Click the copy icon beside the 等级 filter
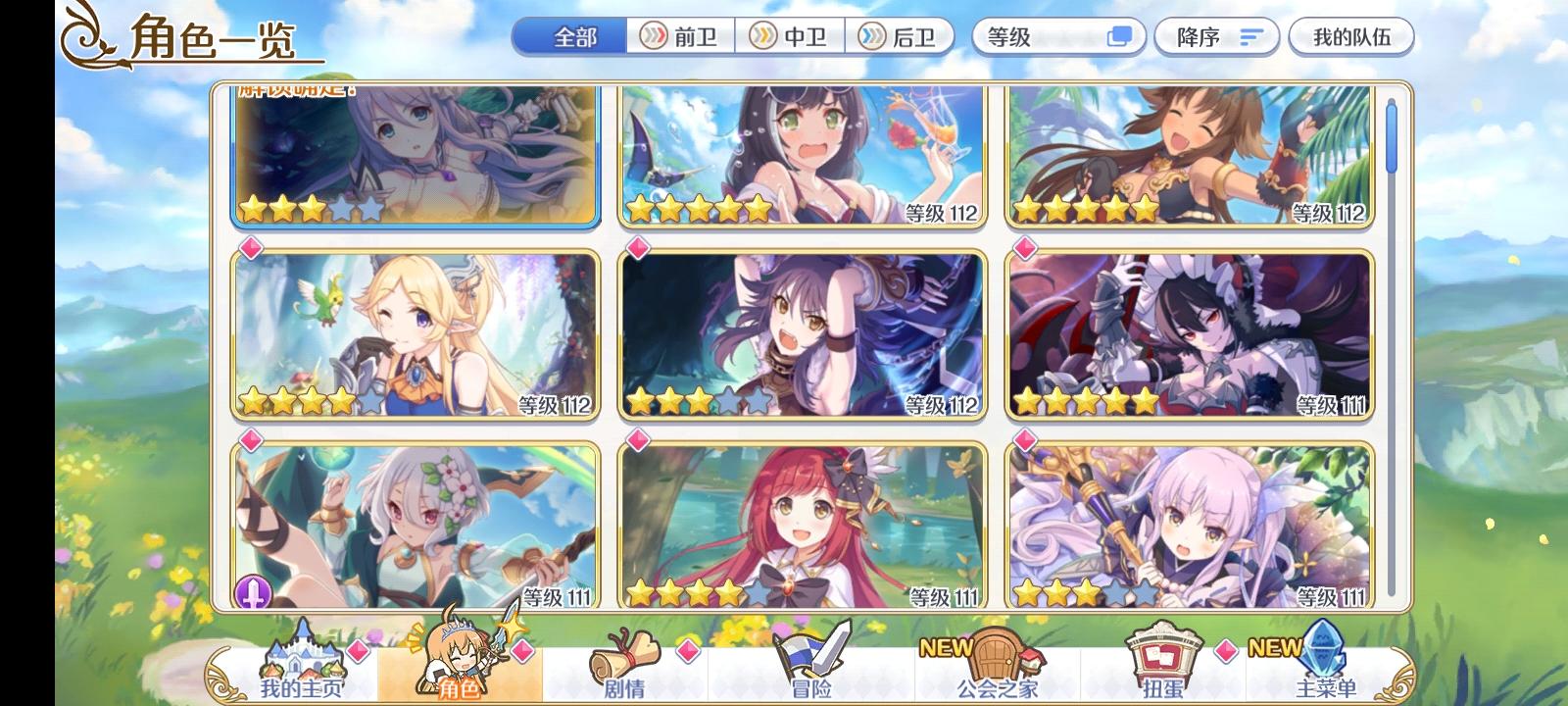Viewport: 1568px width, 706px height. [x=1120, y=36]
